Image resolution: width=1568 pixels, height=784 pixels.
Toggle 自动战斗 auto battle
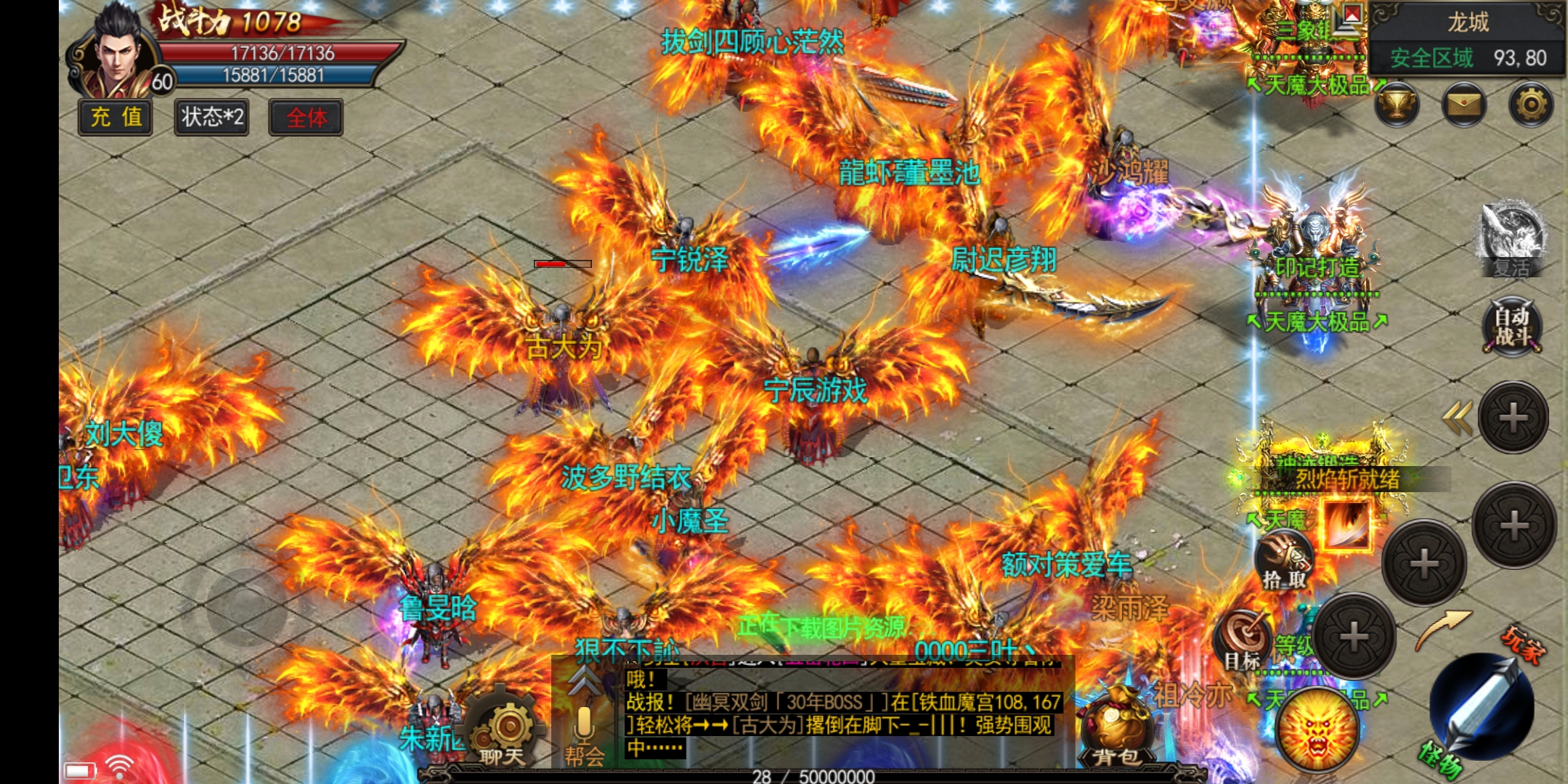[1512, 327]
